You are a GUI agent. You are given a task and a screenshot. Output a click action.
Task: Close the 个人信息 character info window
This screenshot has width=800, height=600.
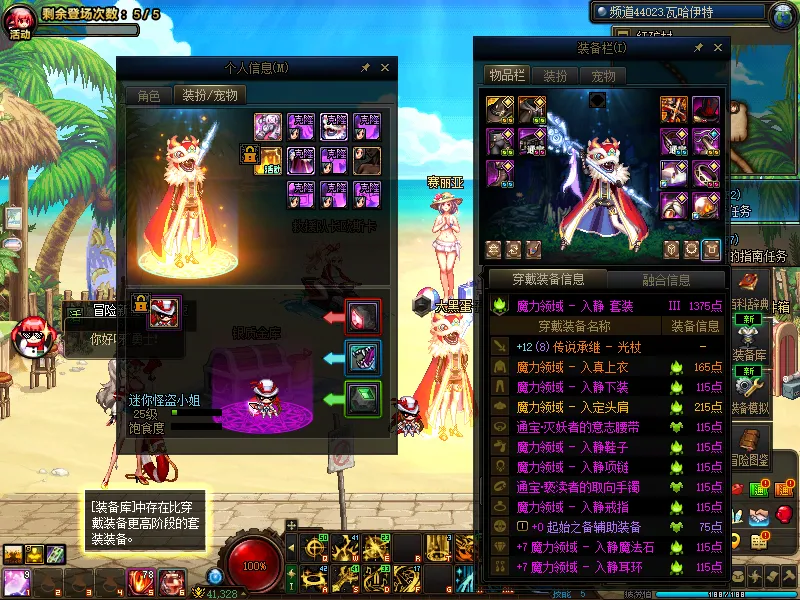[x=385, y=68]
